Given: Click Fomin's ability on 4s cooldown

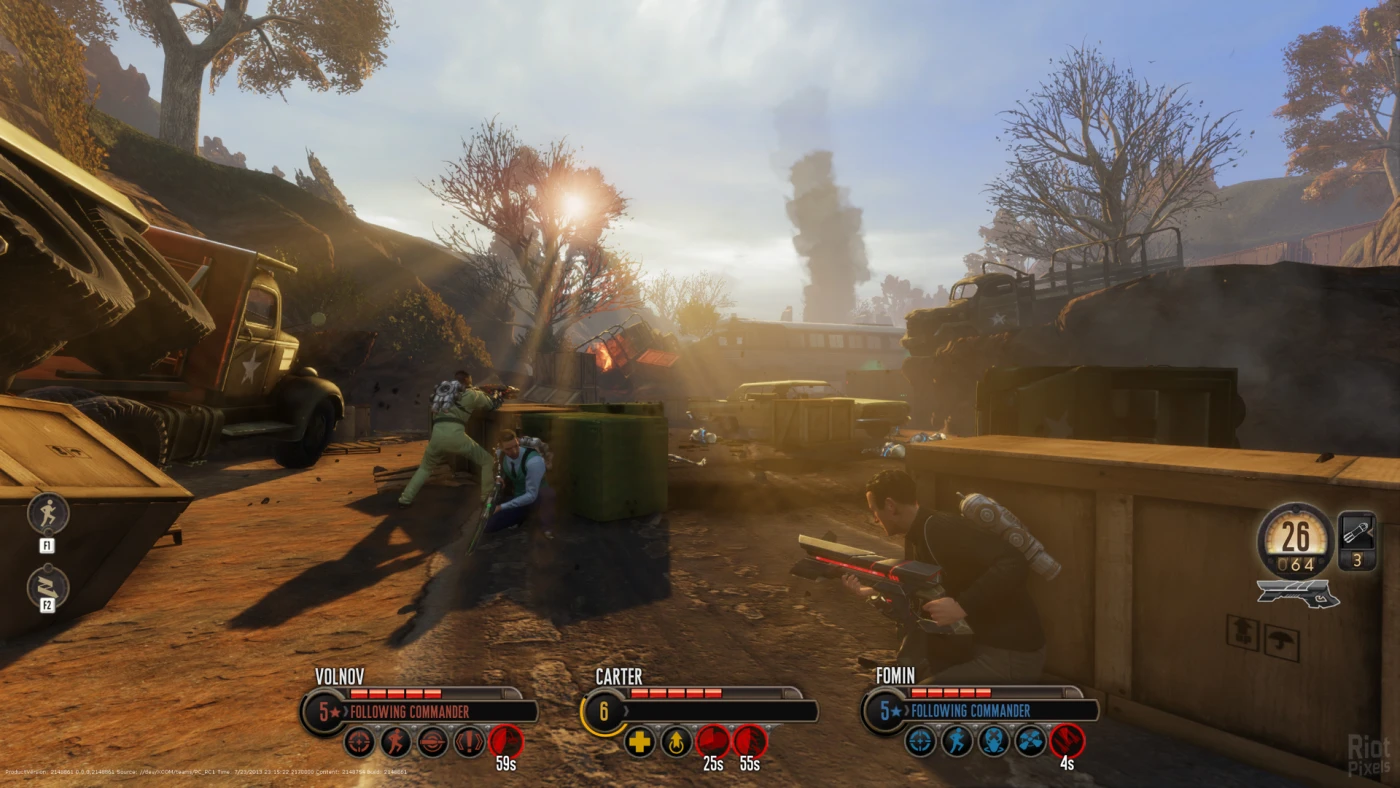Looking at the screenshot, I should tap(1068, 742).
